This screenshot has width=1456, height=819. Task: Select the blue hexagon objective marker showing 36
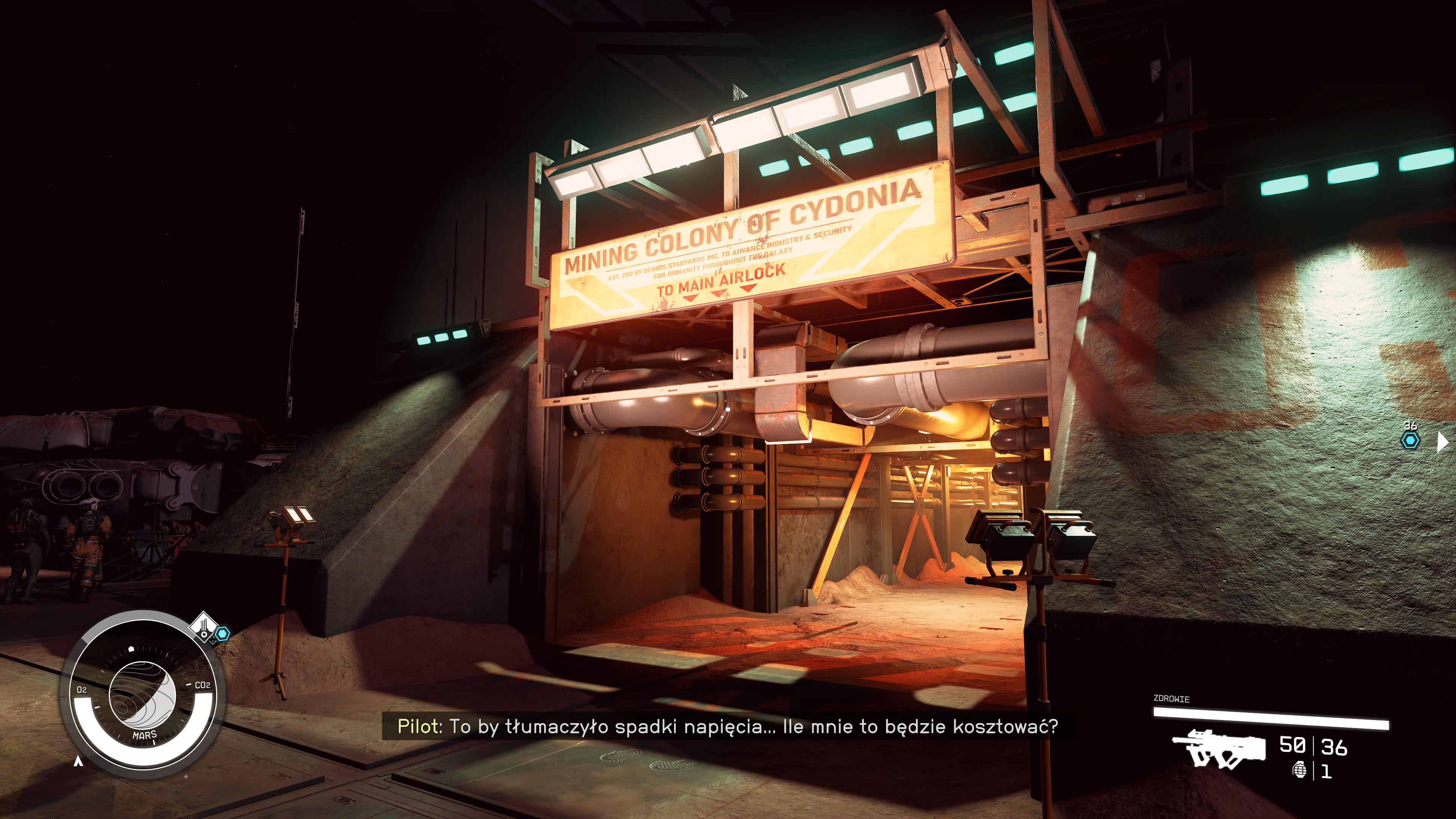[x=1410, y=440]
